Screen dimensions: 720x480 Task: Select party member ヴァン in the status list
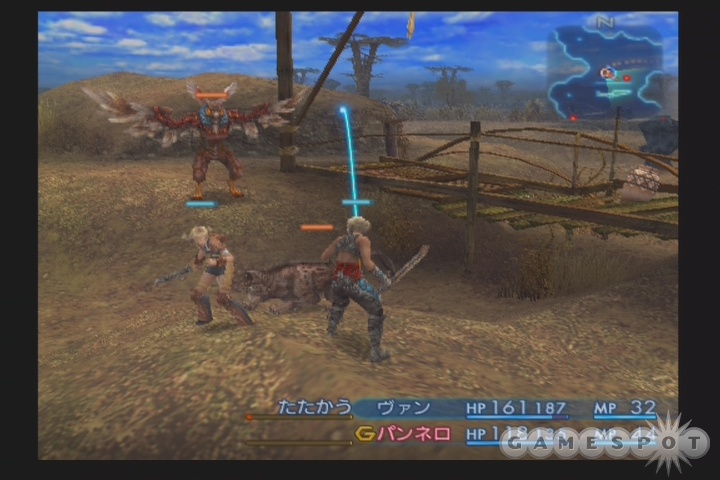pyautogui.click(x=405, y=407)
